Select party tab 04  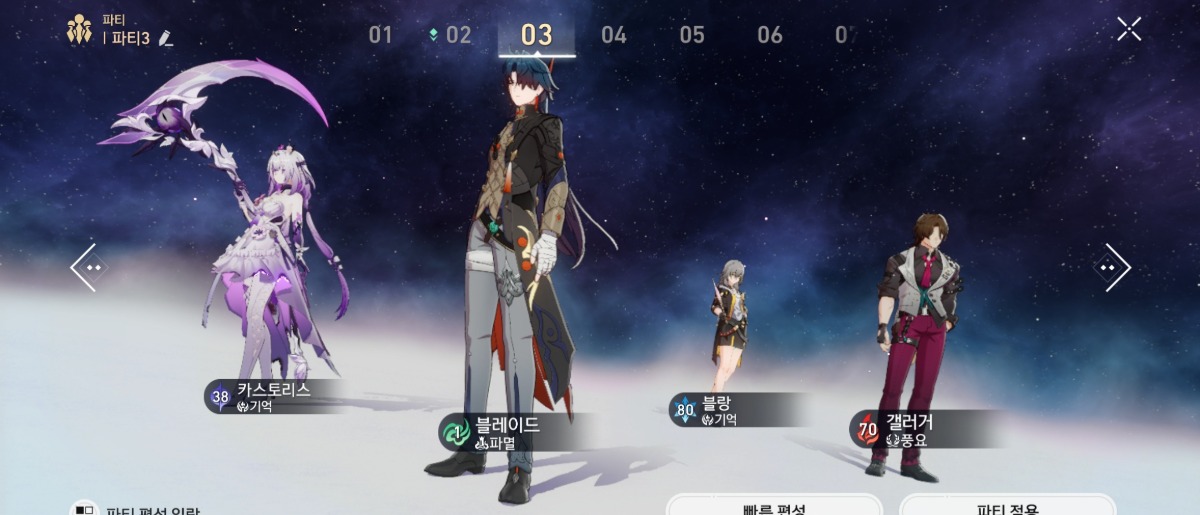click(614, 35)
